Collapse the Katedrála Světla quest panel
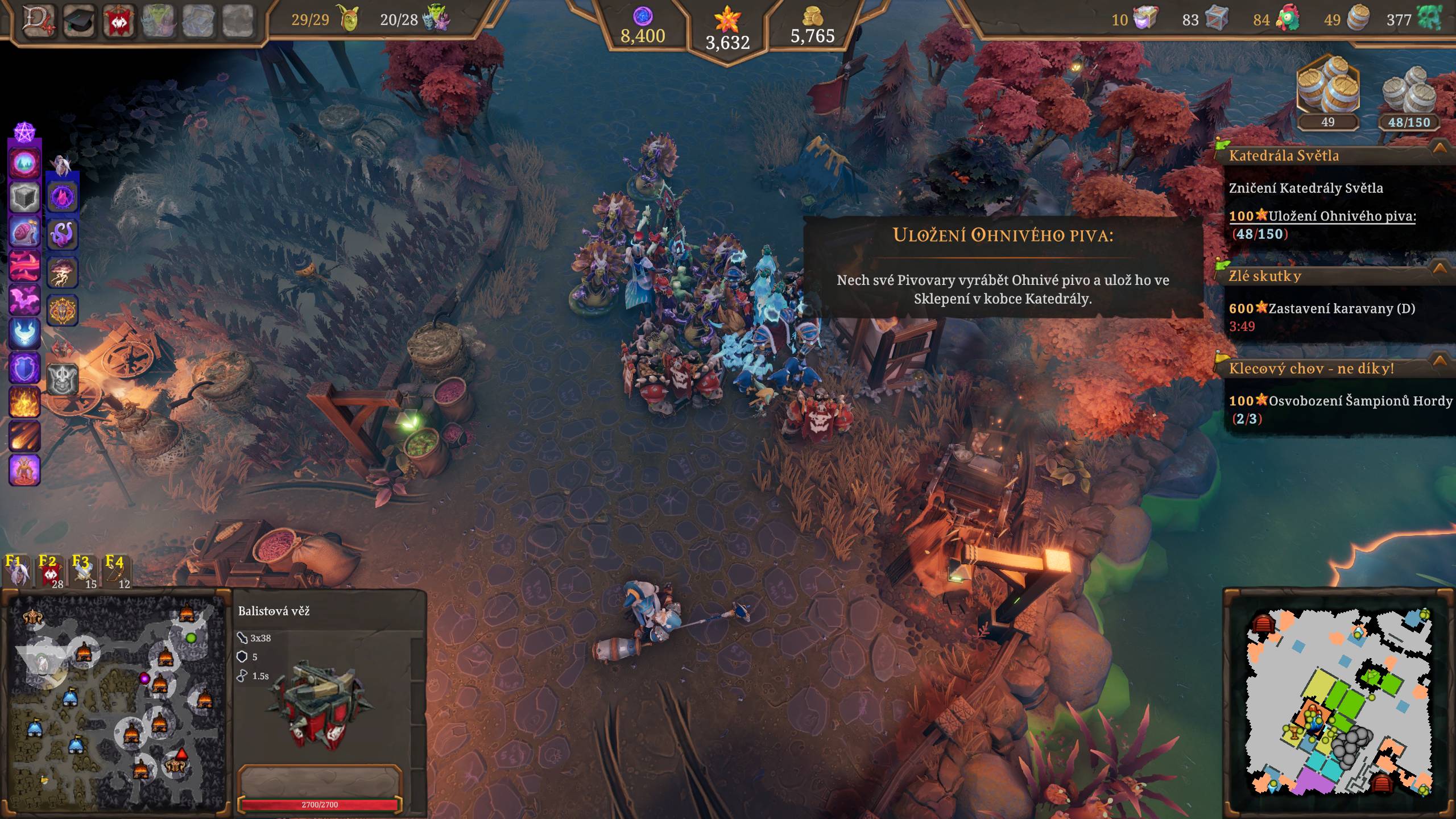Screen dimensions: 1456x819 coord(1440,148)
